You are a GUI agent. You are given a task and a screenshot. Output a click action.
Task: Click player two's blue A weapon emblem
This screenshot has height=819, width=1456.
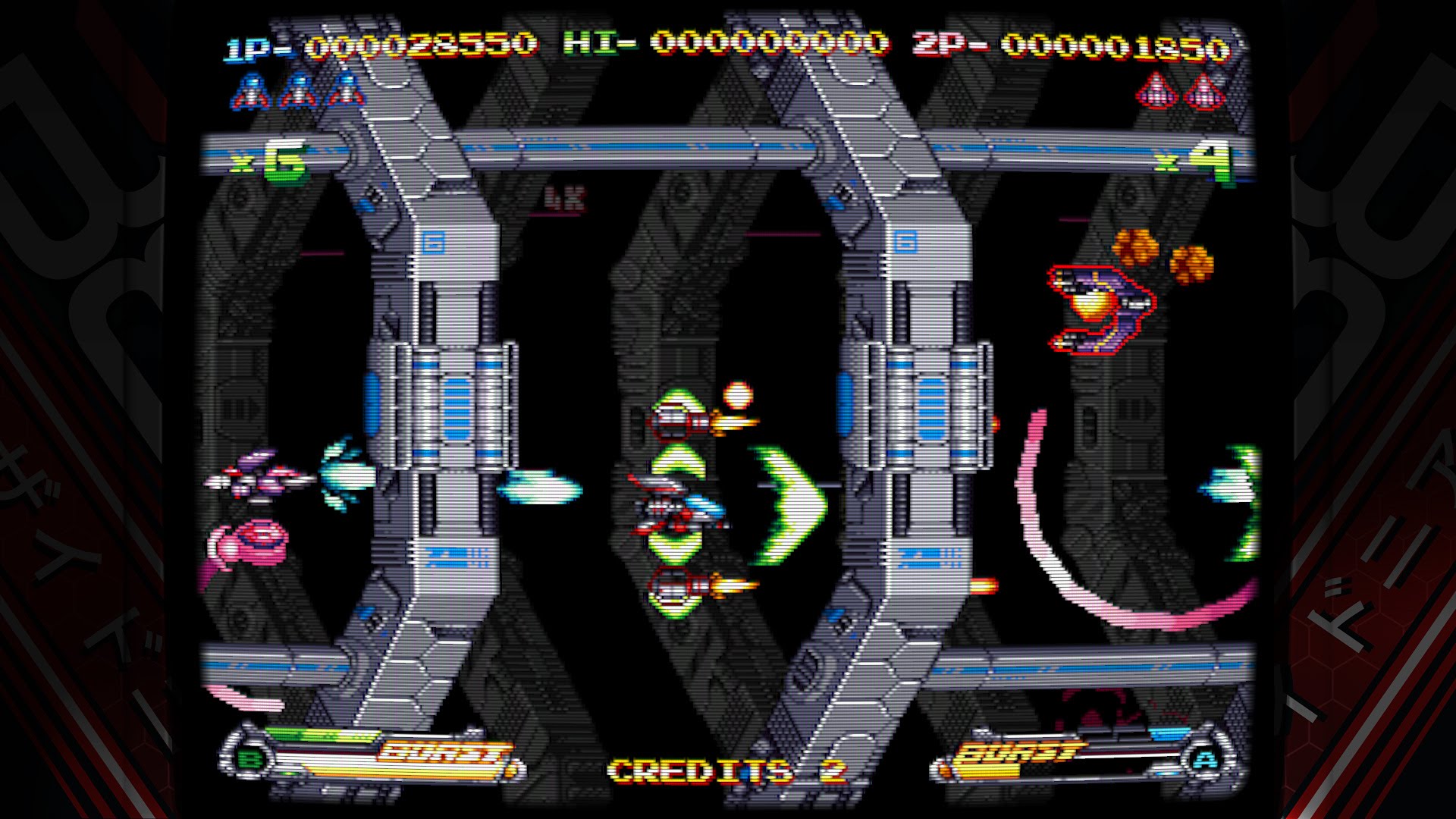1204,759
